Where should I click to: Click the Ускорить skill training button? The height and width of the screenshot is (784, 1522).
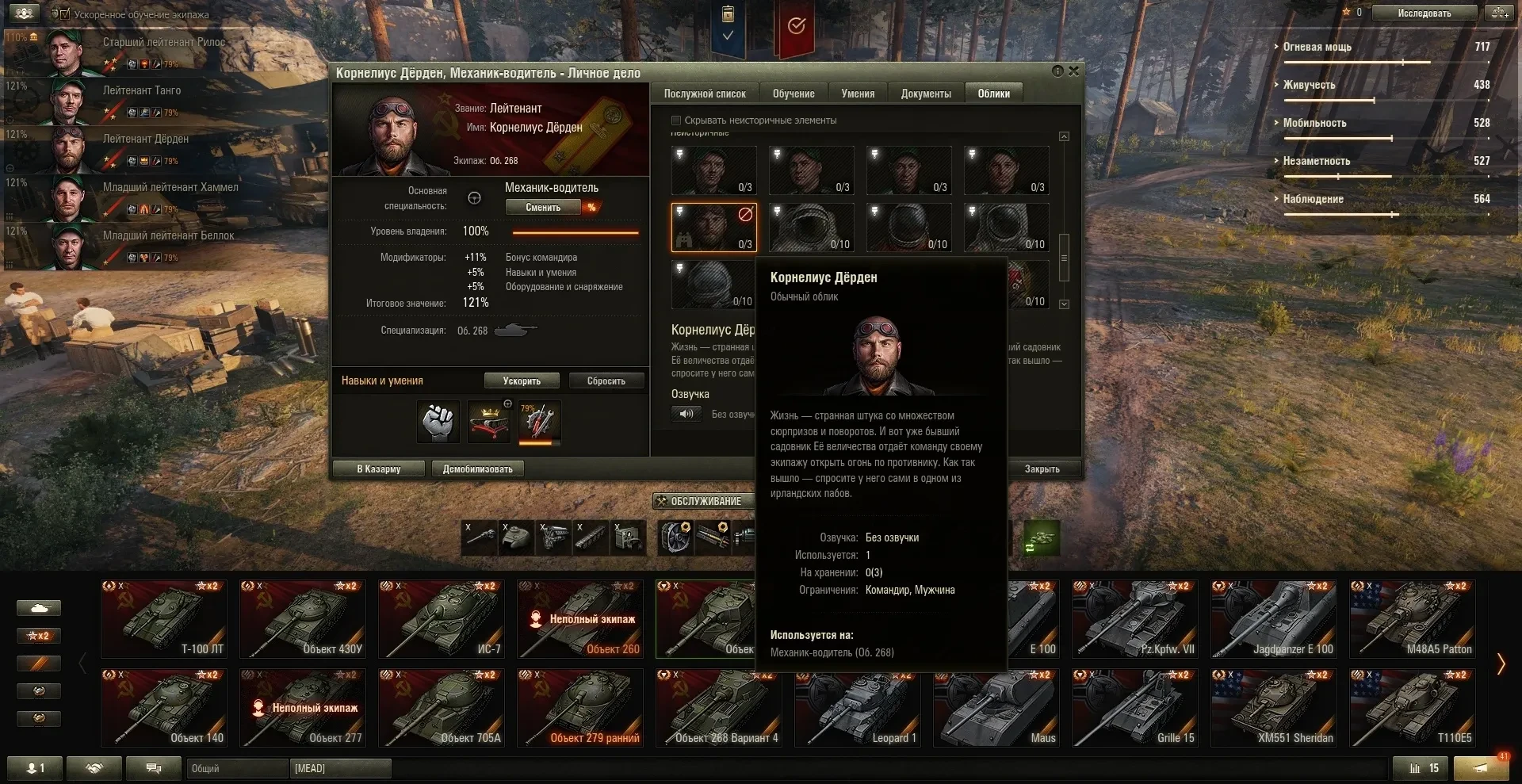(x=522, y=381)
